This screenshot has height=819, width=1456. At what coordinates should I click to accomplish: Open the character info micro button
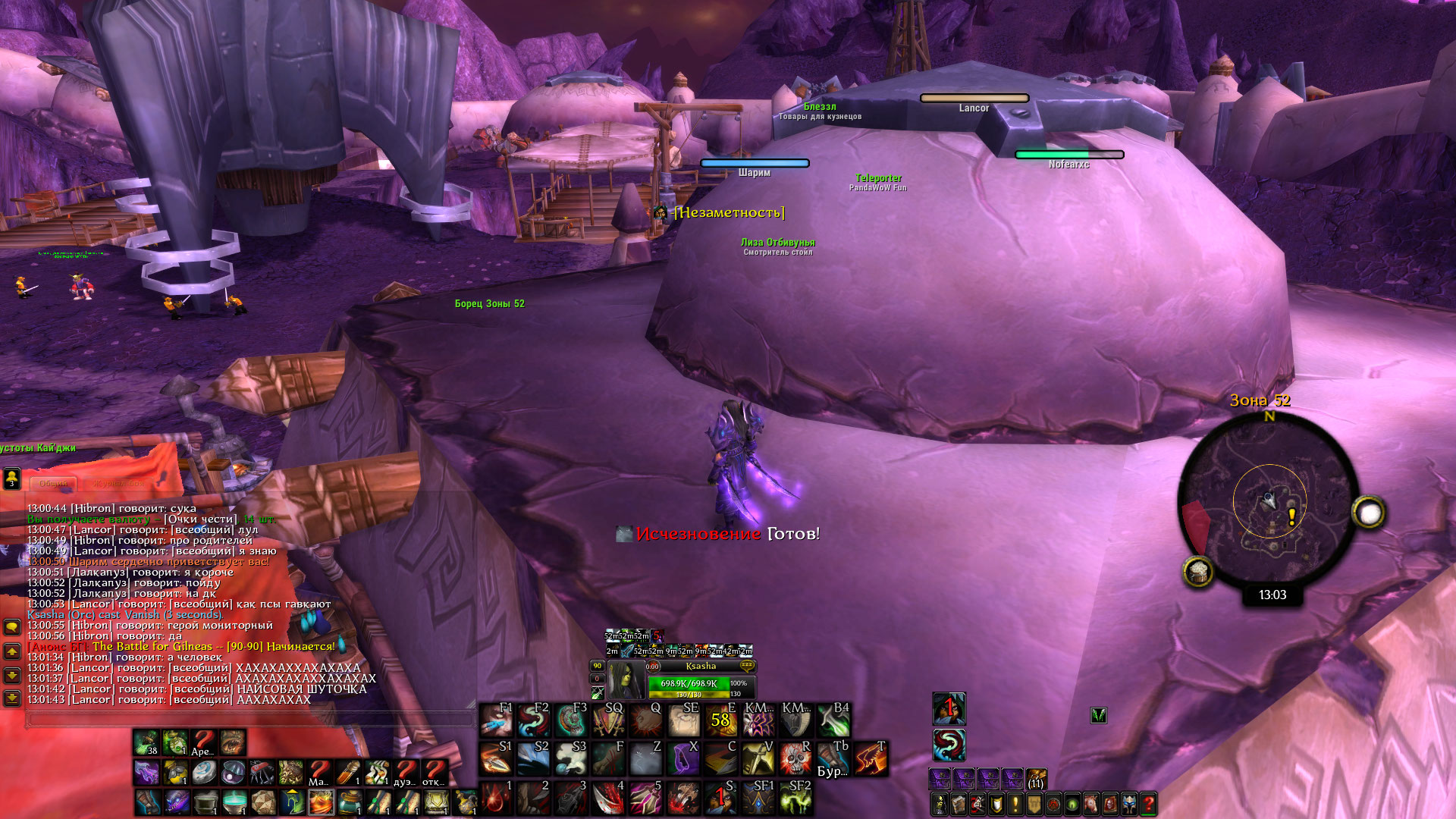pos(940,804)
